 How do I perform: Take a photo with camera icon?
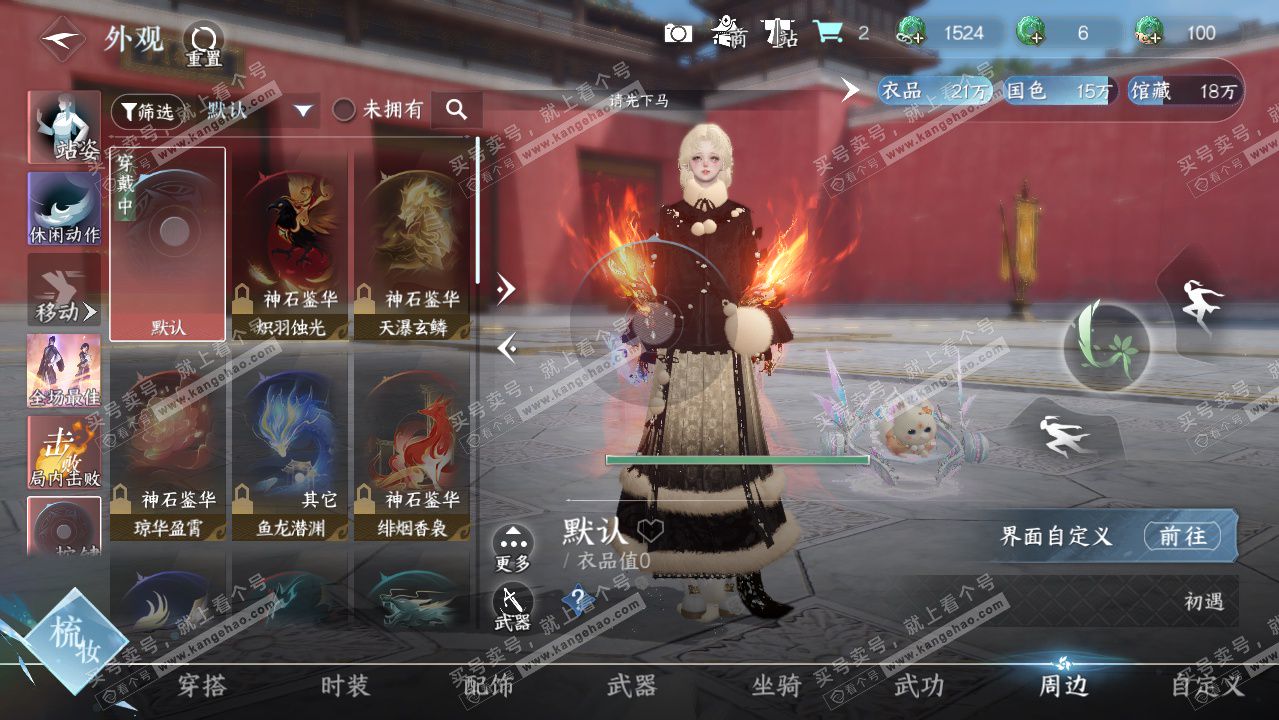point(678,33)
